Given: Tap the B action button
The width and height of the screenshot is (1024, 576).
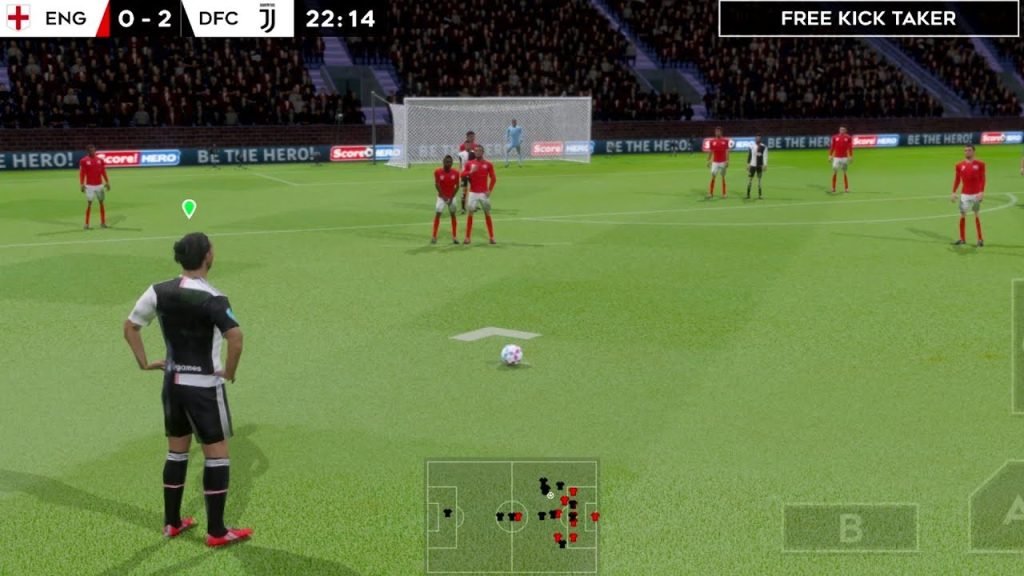Looking at the screenshot, I should (850, 527).
